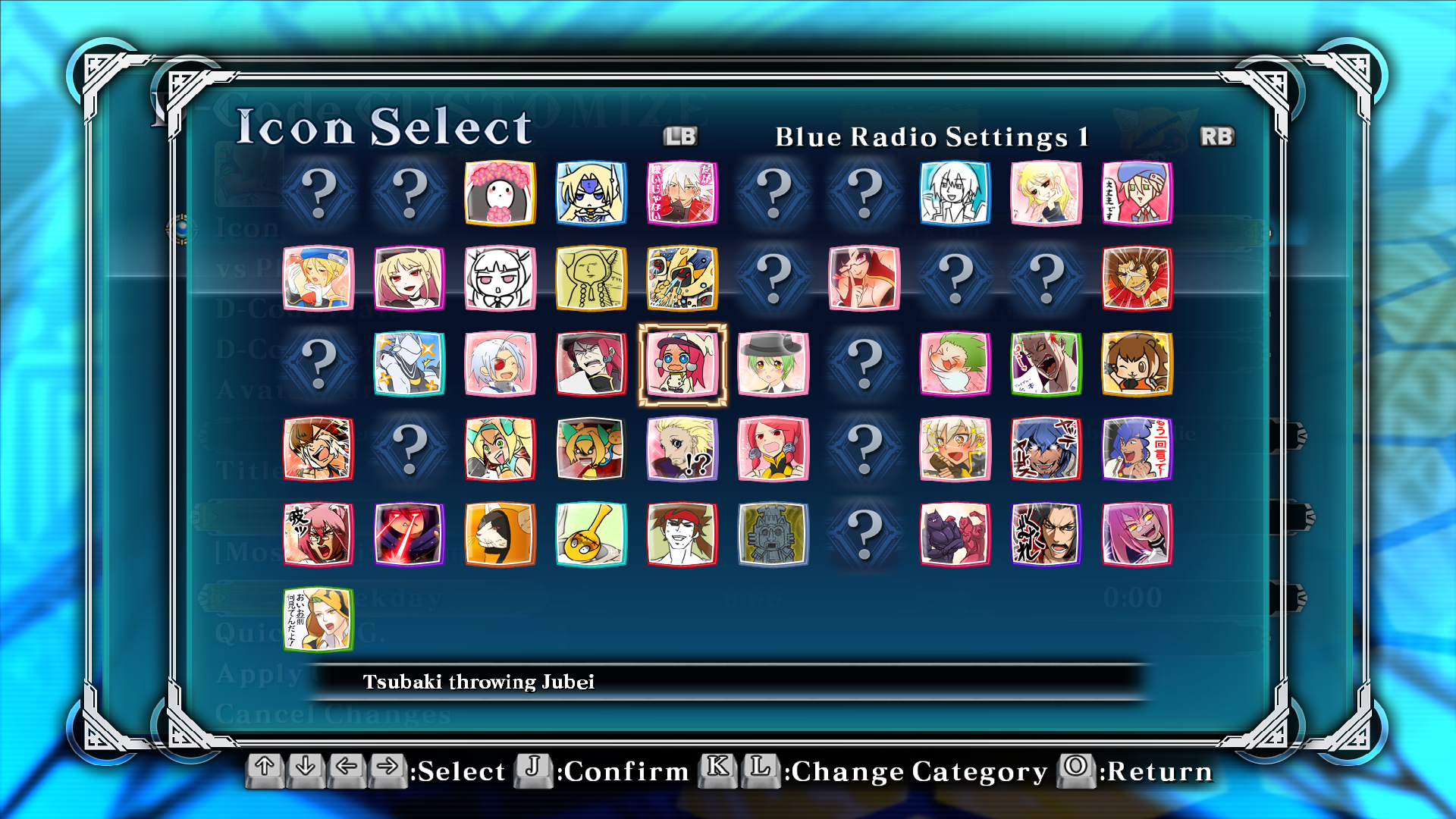Choose the red headband grinning man icon
The width and height of the screenshot is (1456, 819).
tap(682, 534)
